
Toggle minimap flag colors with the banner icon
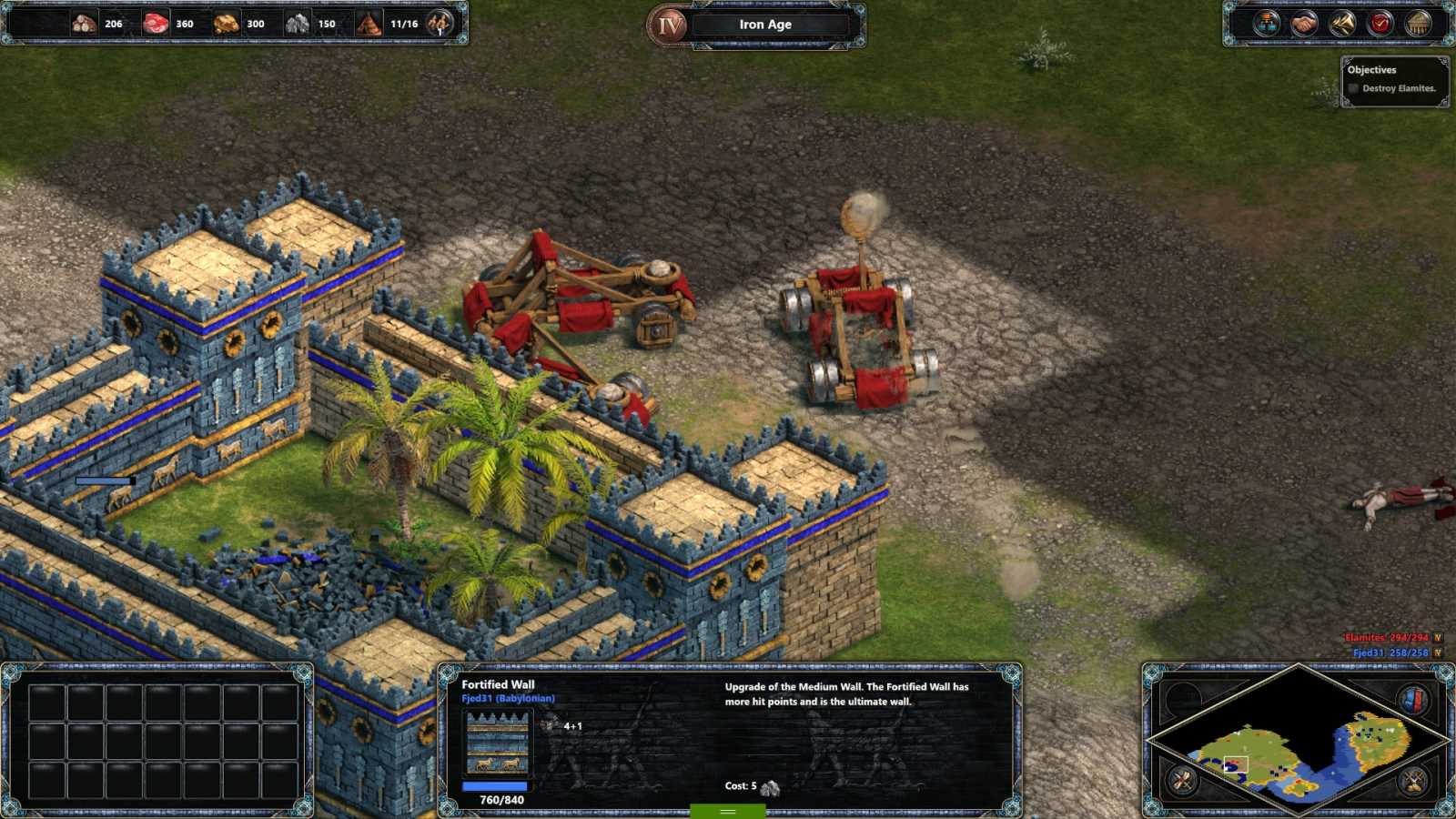[x=1413, y=698]
